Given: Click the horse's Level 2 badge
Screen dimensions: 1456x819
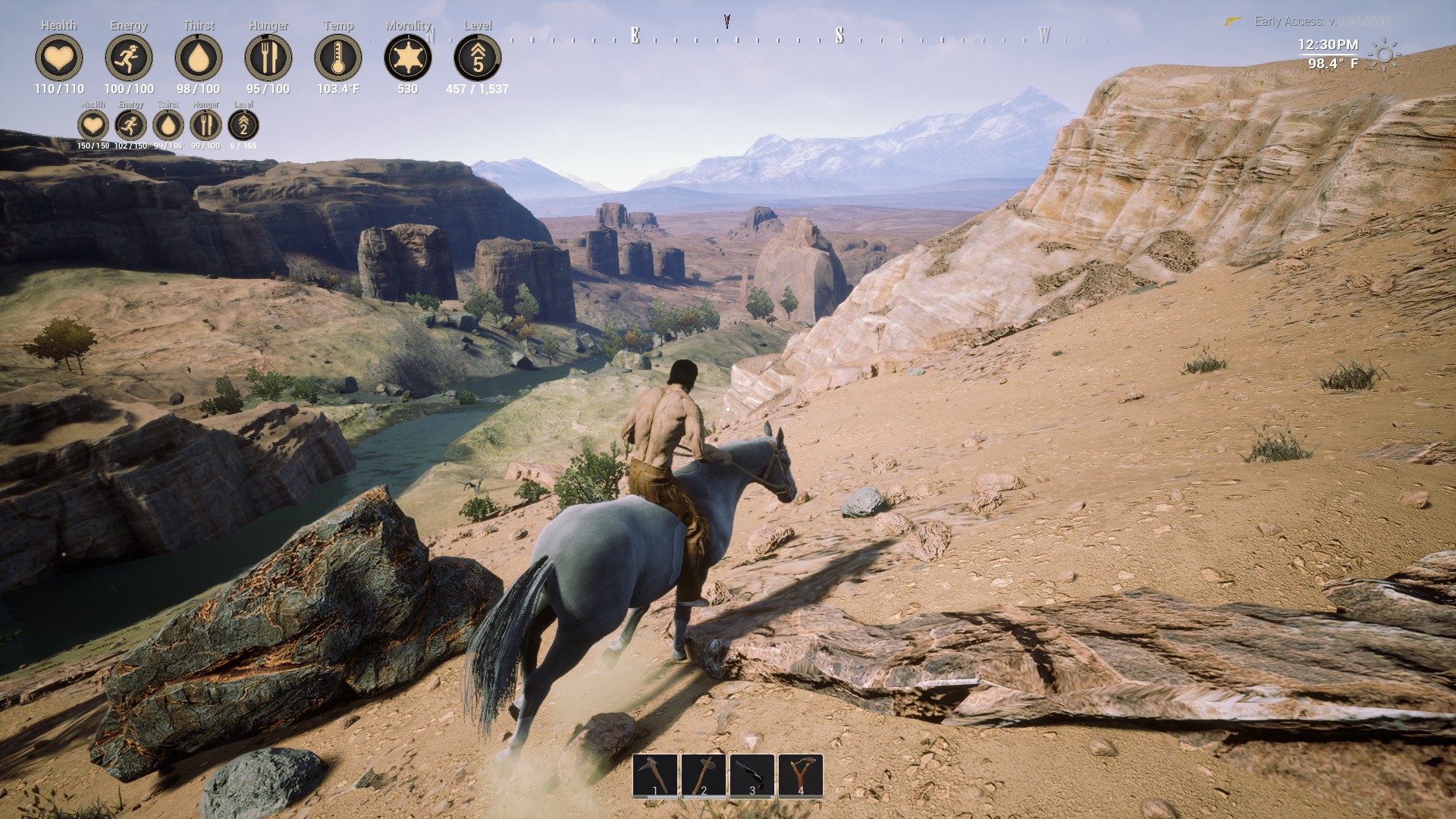Looking at the screenshot, I should pyautogui.click(x=243, y=126).
